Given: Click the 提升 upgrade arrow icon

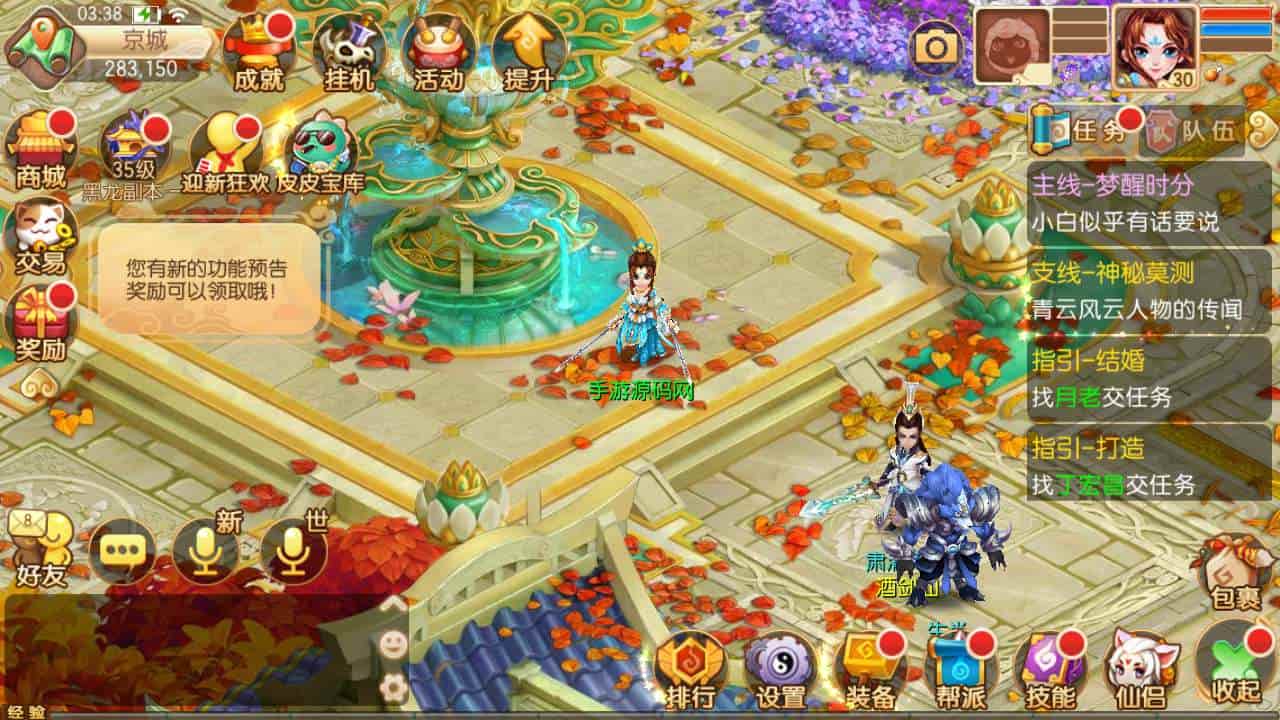Looking at the screenshot, I should coord(529,52).
